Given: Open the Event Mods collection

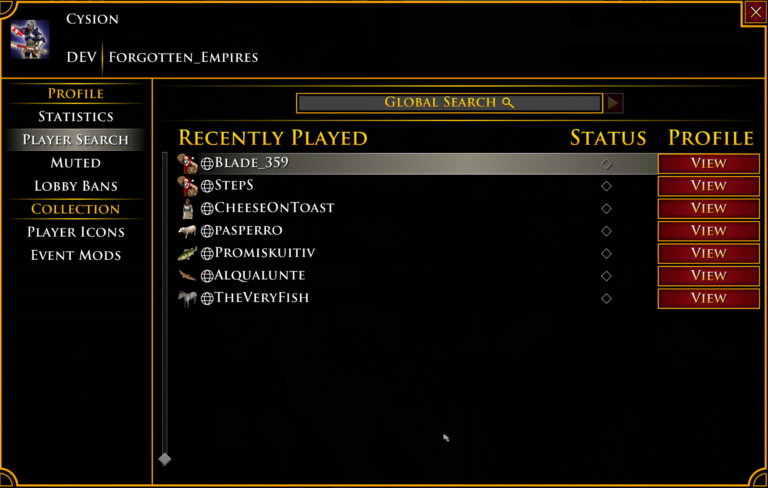Looking at the screenshot, I should (x=76, y=255).
